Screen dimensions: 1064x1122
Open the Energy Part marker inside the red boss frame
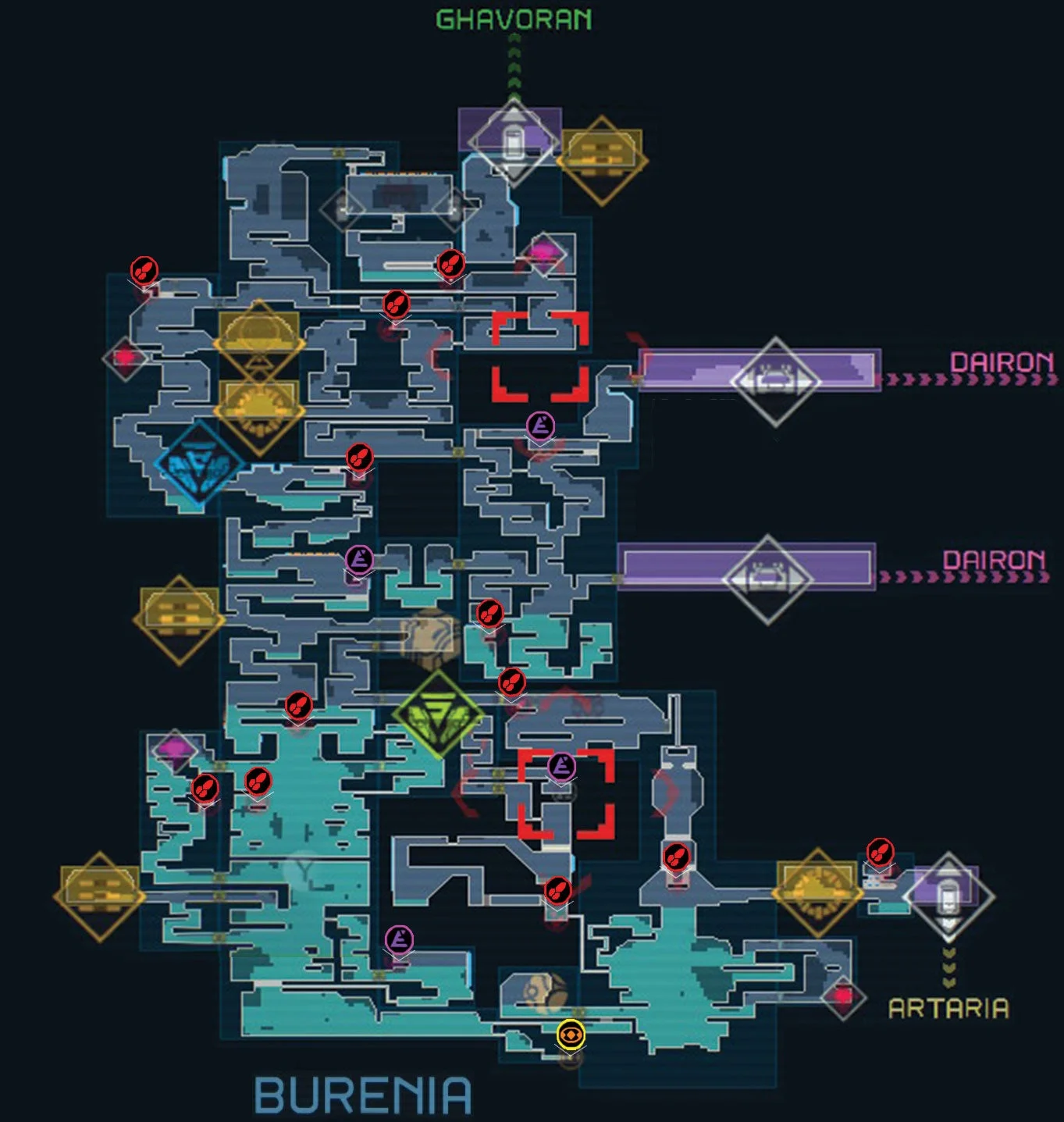point(560,768)
